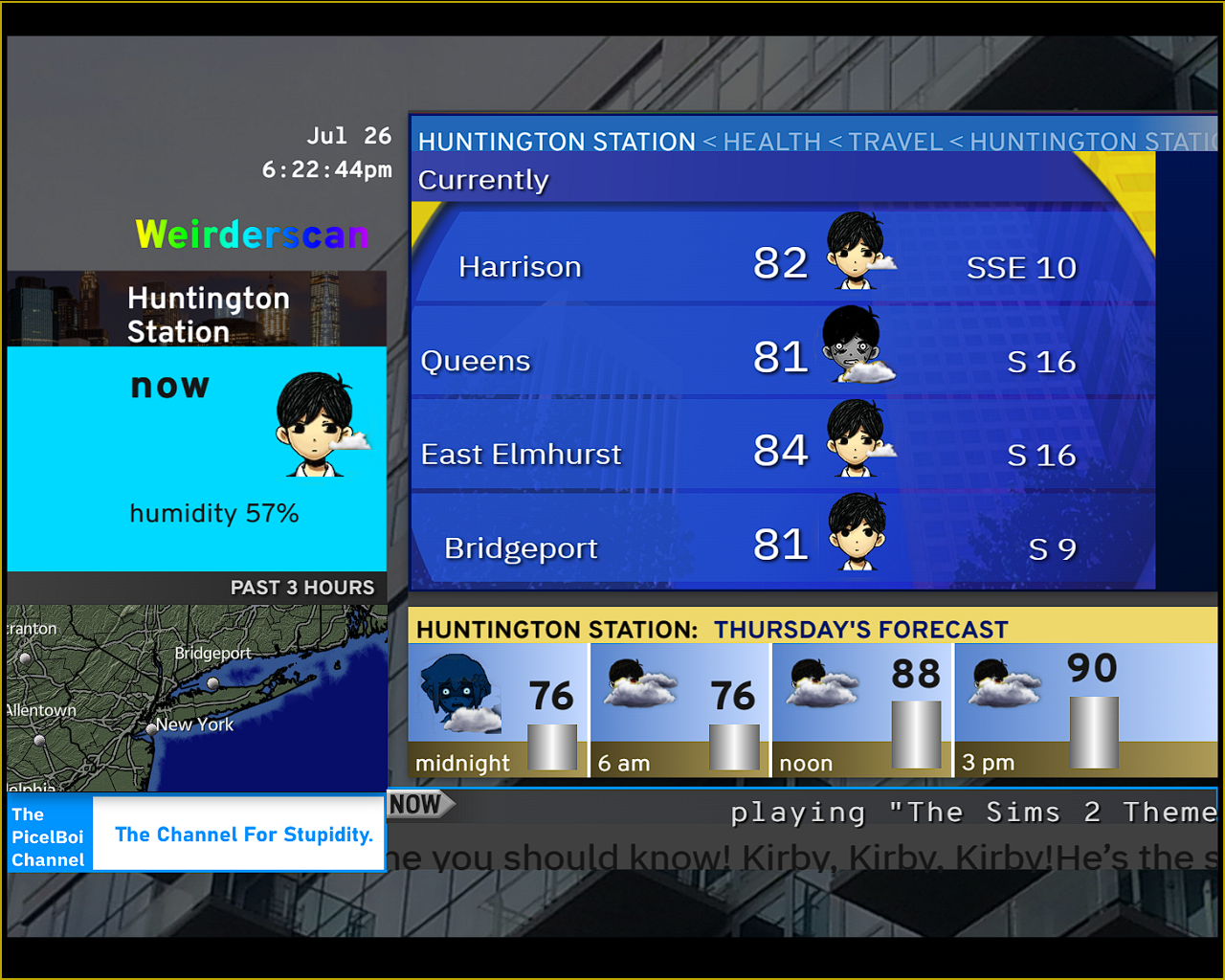Click the NOW playing music label
Viewport: 1225px width, 980px height.
417,805
